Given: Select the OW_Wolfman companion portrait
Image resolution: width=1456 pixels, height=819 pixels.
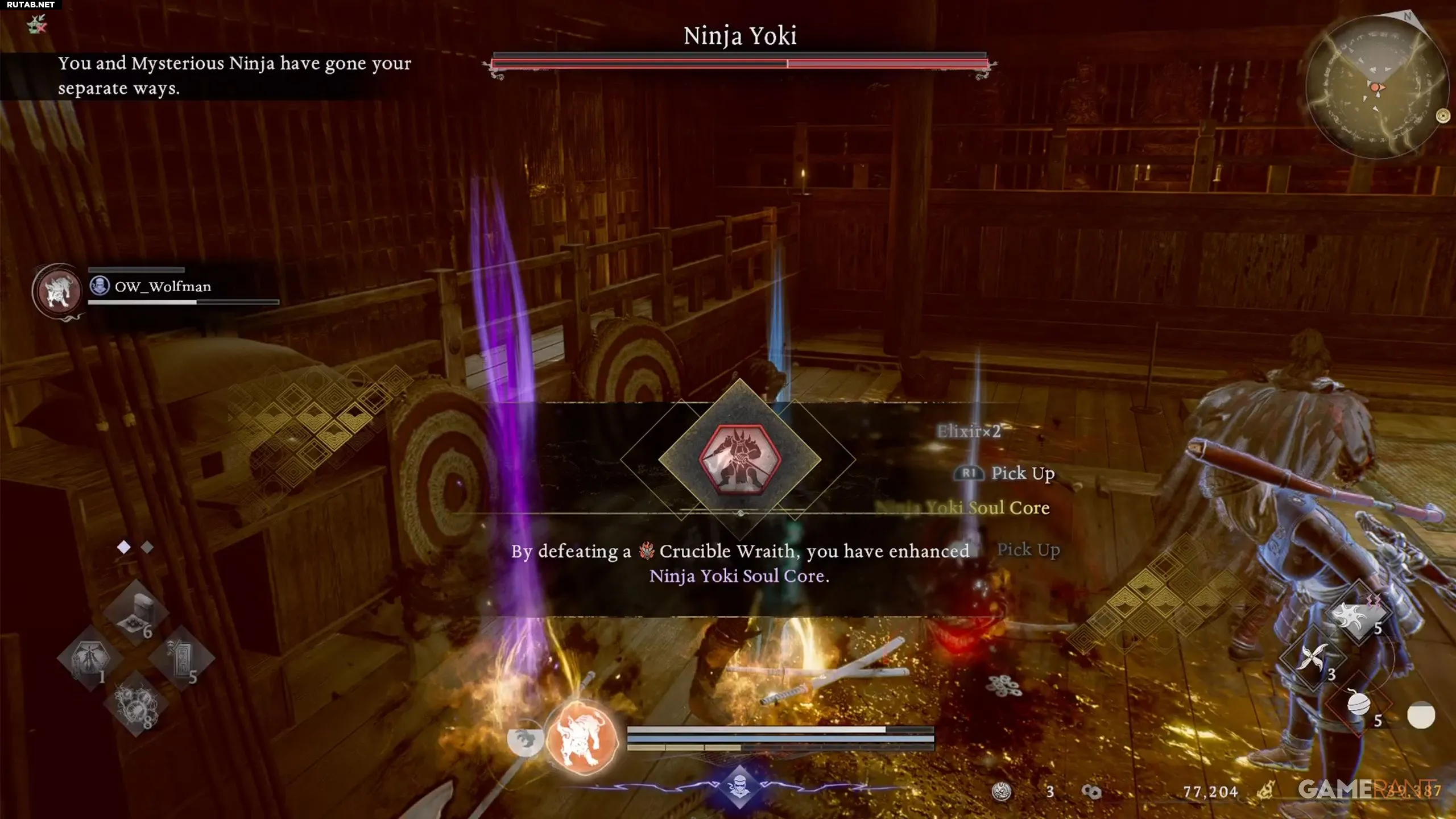Looking at the screenshot, I should (58, 291).
